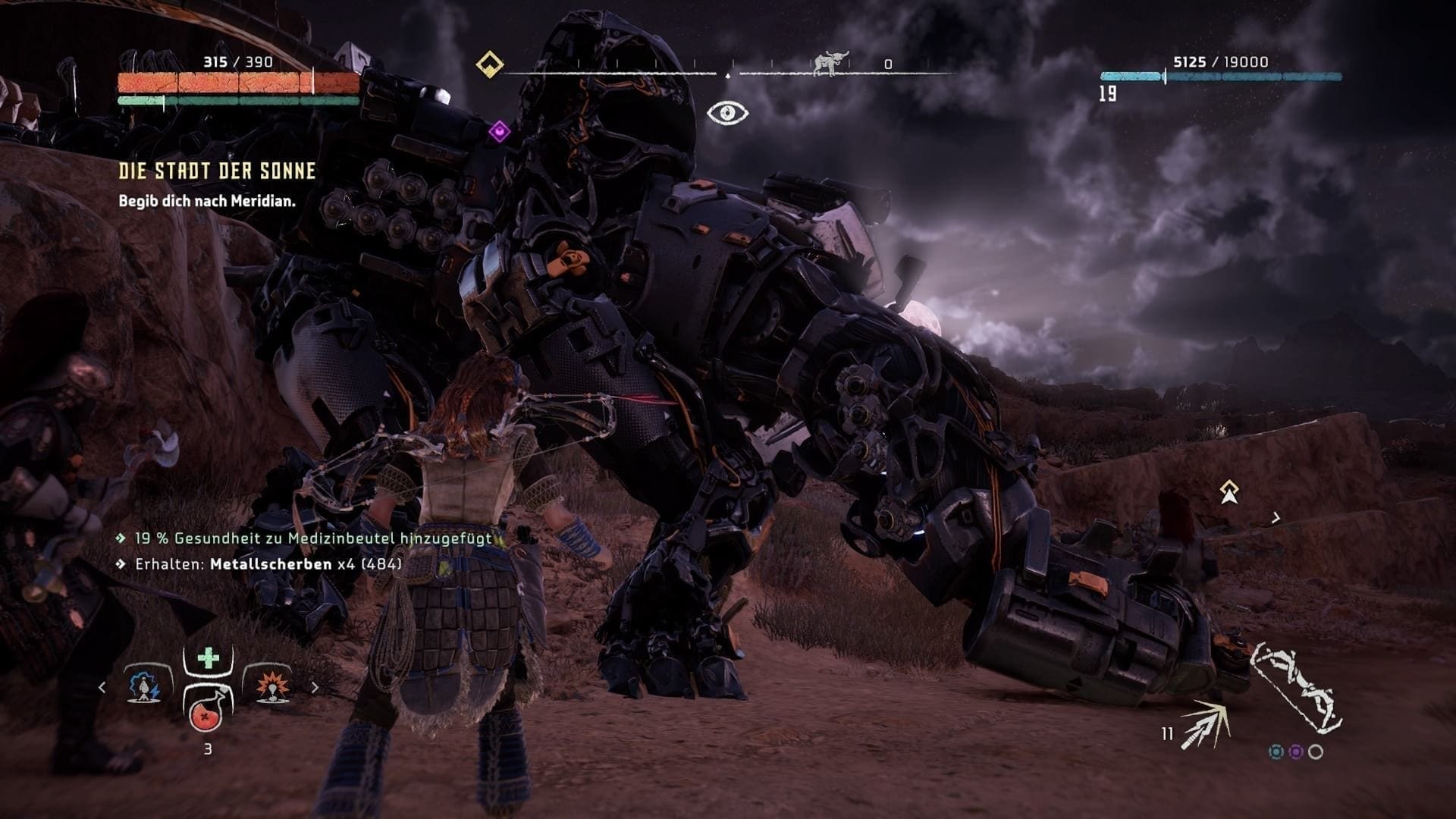Open the Die Stadt der Sonne quest tracker
This screenshot has width=1456, height=819.
tap(217, 171)
